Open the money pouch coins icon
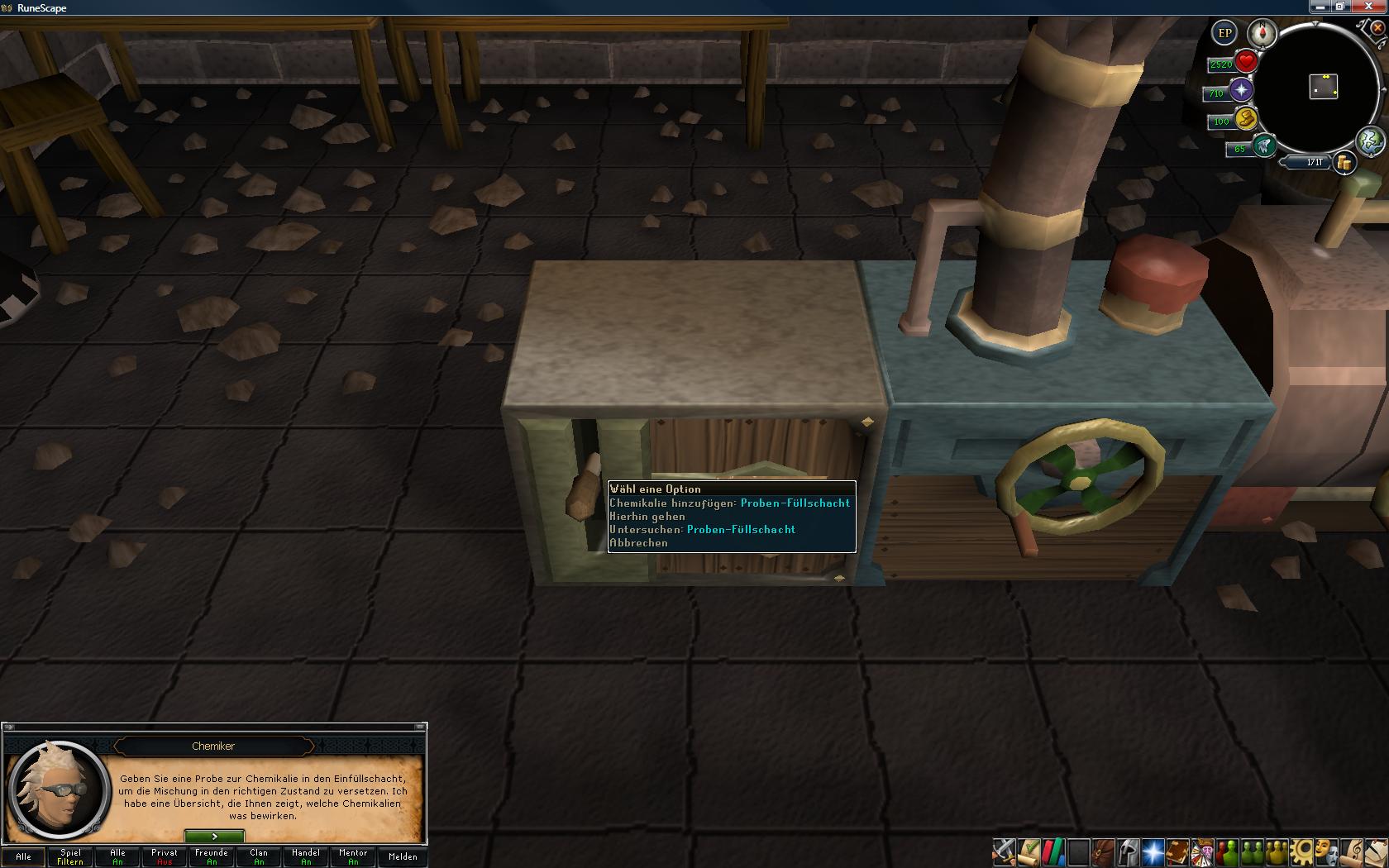The image size is (1389, 868). (x=1345, y=163)
